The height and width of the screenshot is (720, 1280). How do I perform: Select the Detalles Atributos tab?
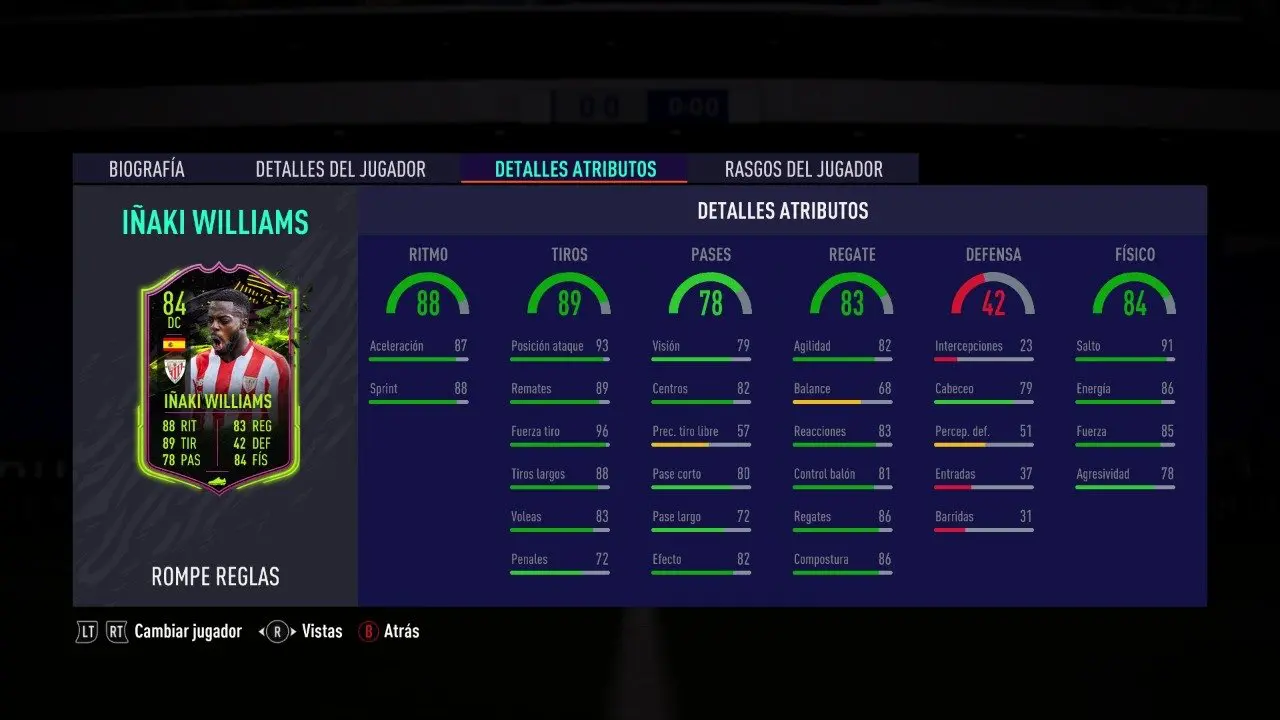click(575, 169)
